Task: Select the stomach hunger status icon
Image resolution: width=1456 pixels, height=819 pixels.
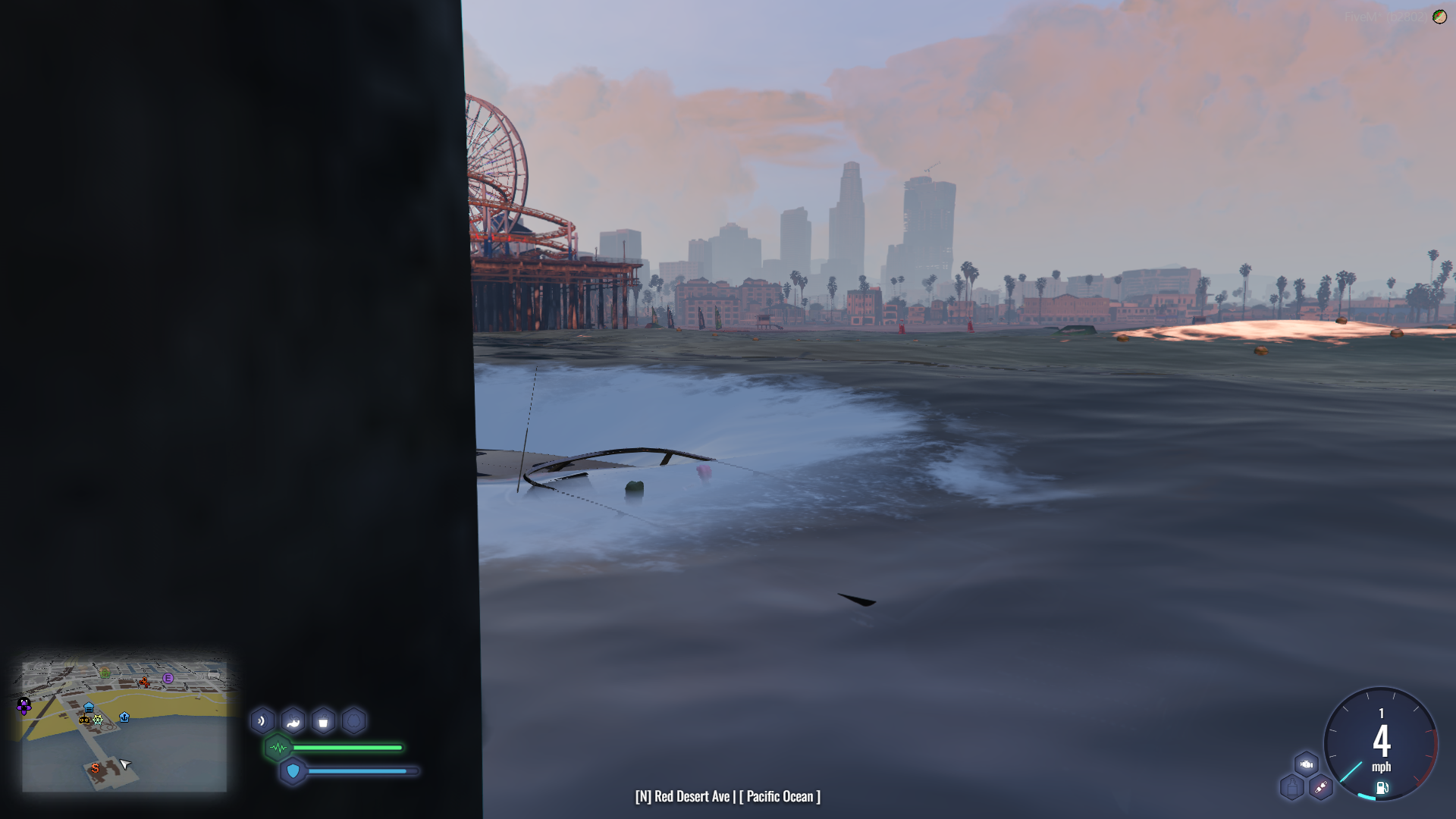Action: 293,721
